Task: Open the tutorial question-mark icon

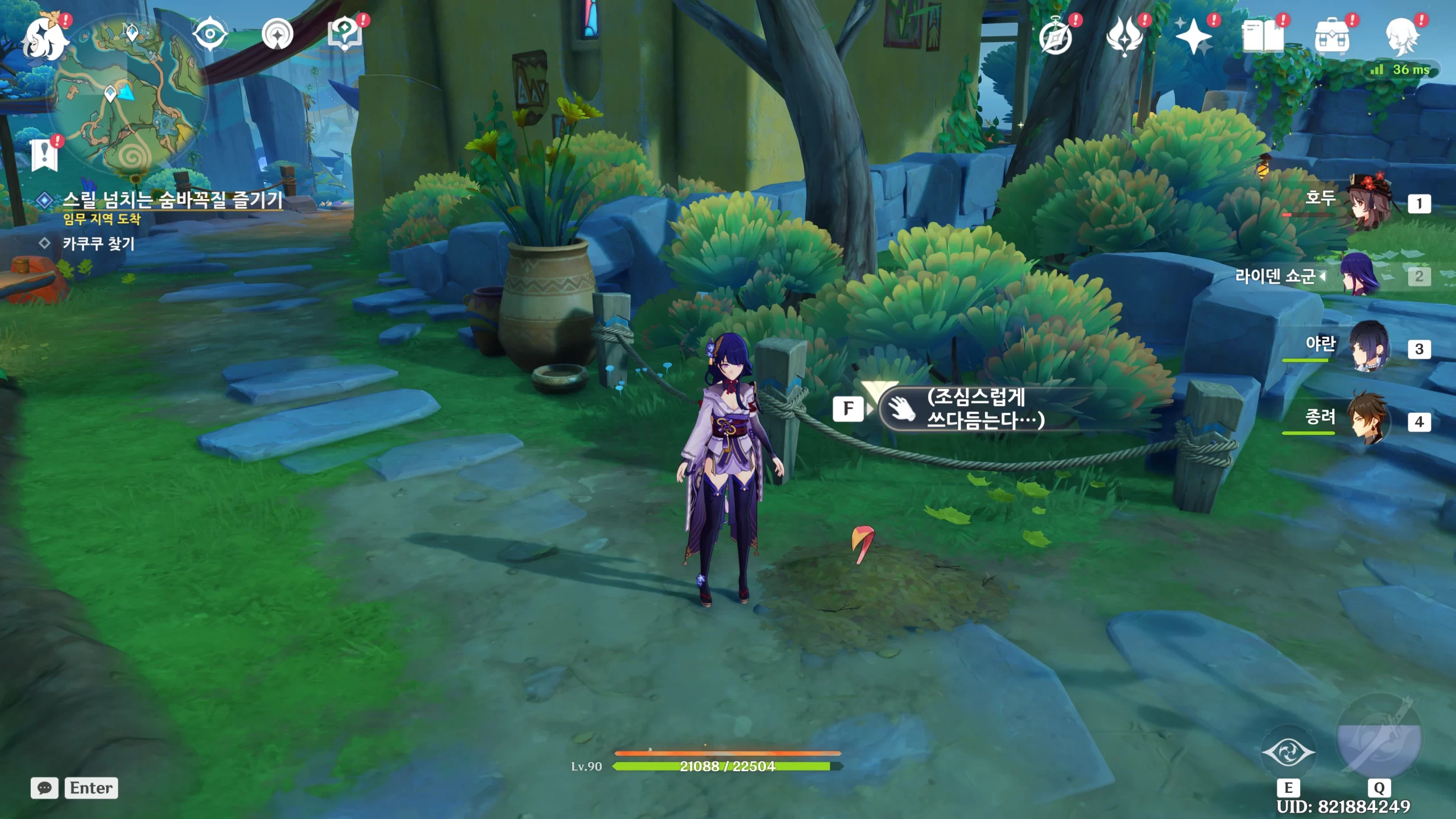Action: (x=345, y=34)
